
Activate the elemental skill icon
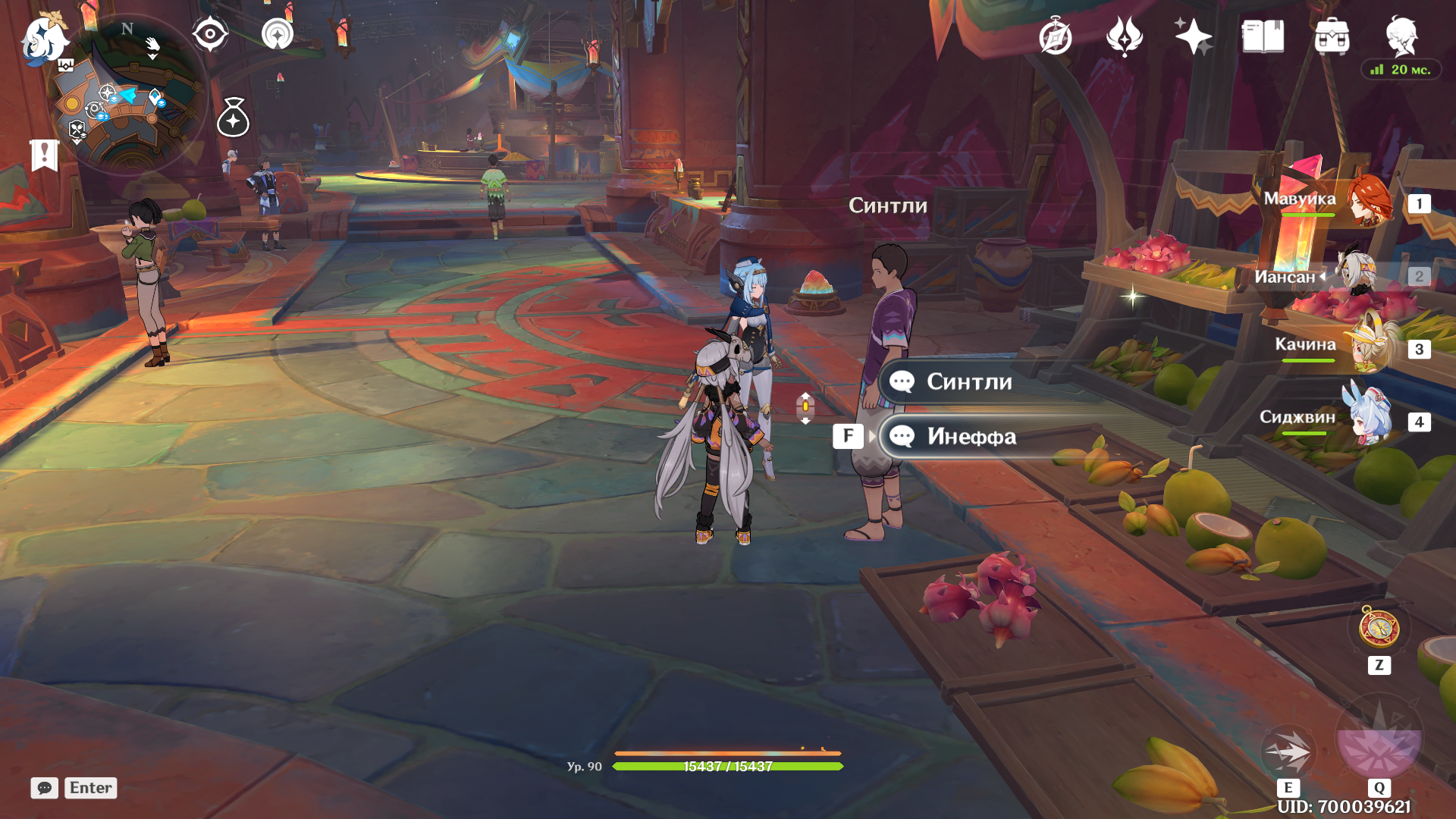pyautogui.click(x=1288, y=751)
